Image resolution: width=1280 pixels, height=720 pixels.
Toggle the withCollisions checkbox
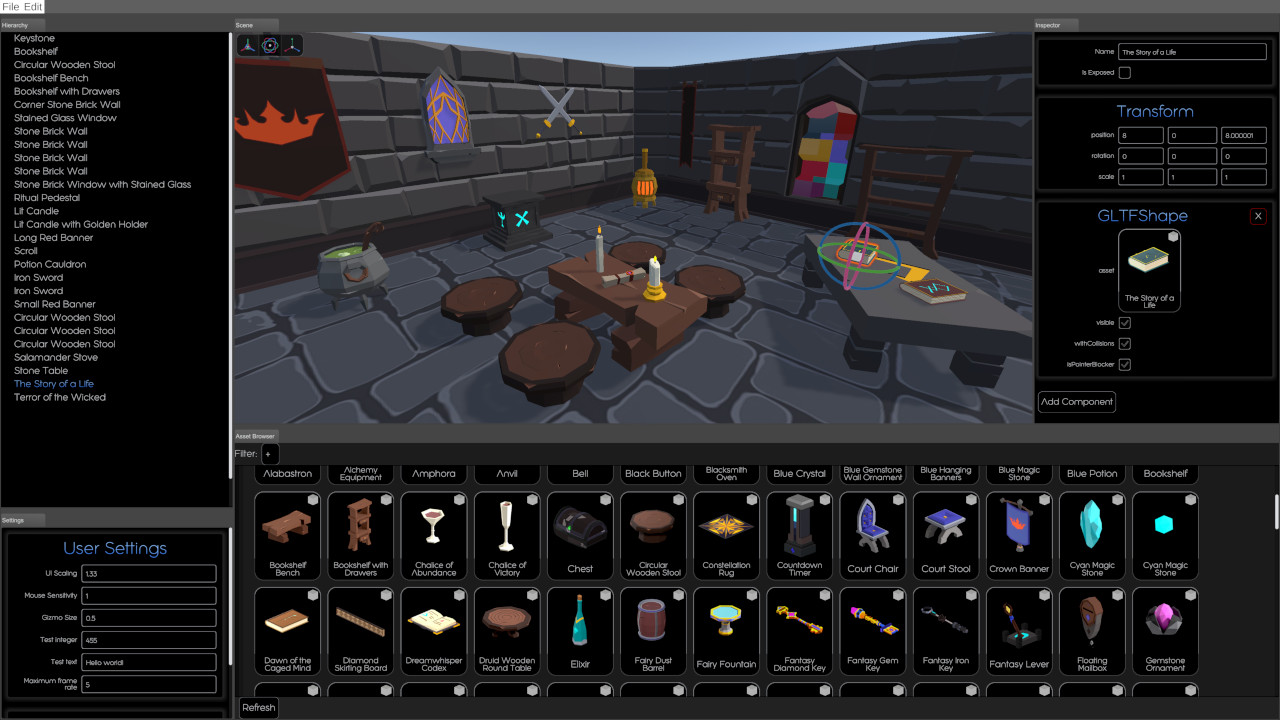click(1124, 344)
